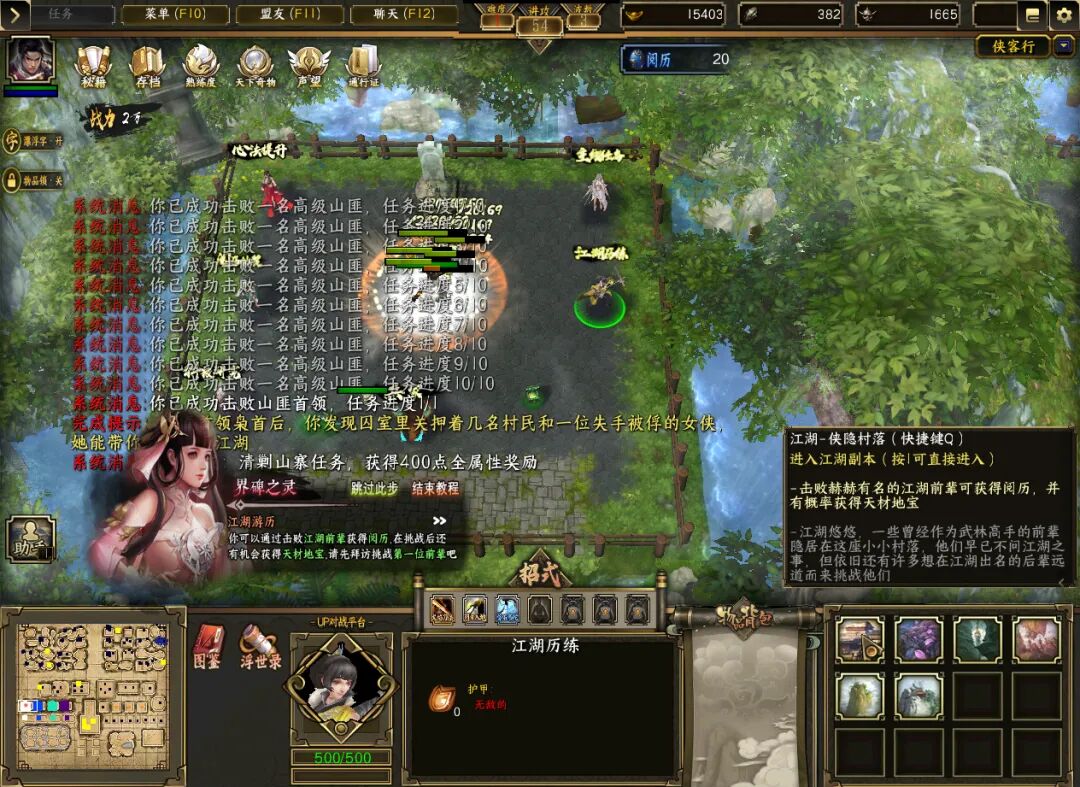Open the 助手 assistant button

(x=28, y=539)
